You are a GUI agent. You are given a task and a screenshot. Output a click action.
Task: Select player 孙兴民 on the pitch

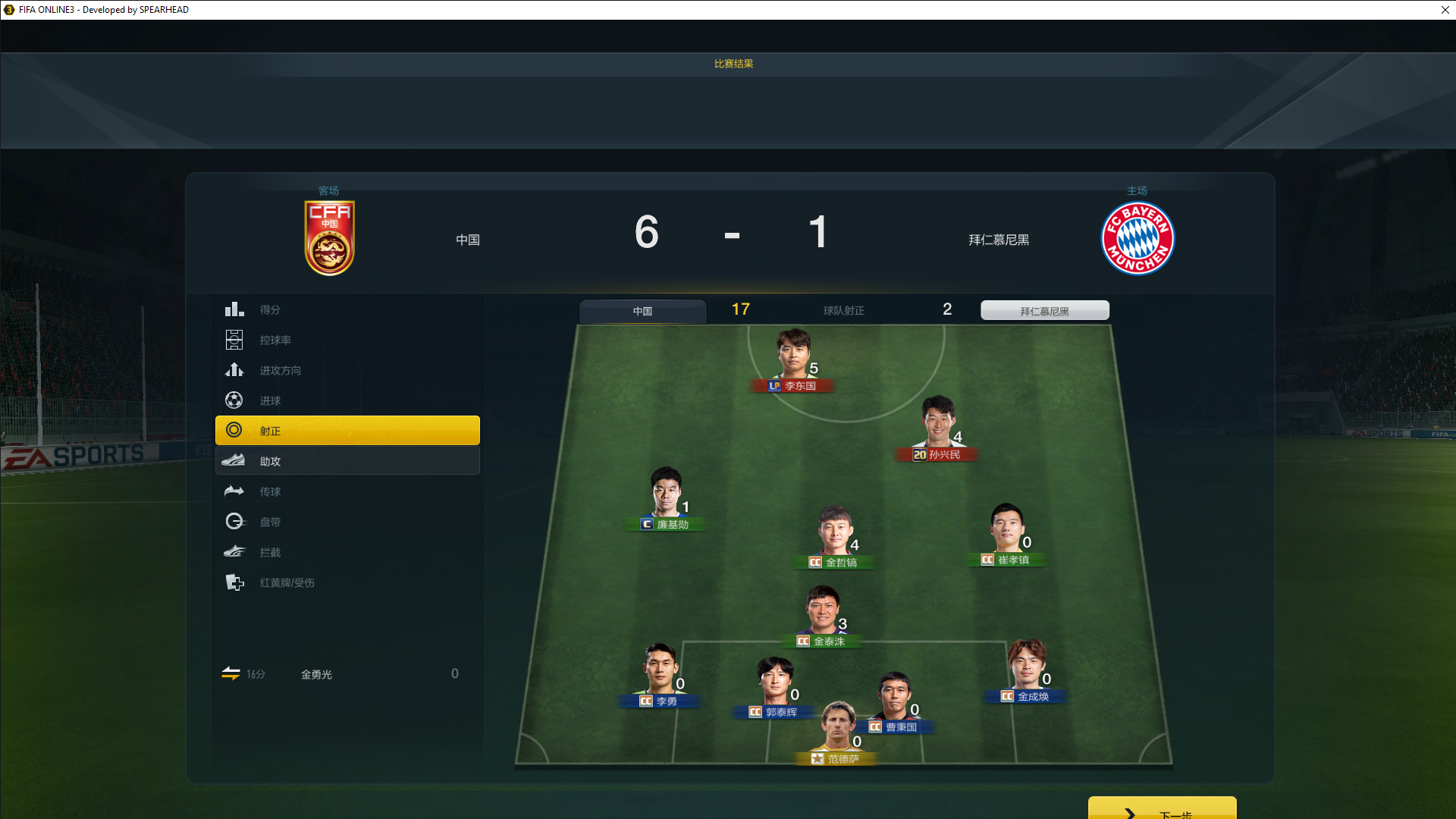[937, 425]
